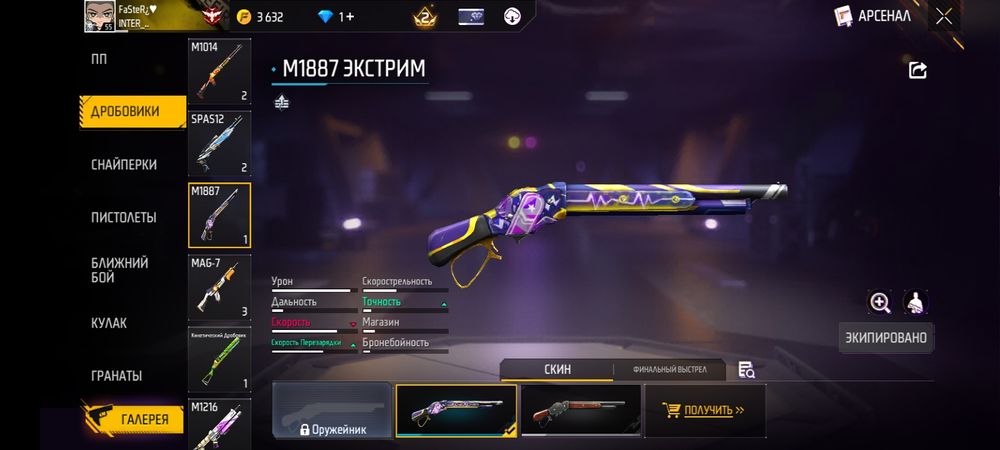The height and width of the screenshot is (450, 1000).
Task: Open the Галерея section
Action: (x=133, y=420)
